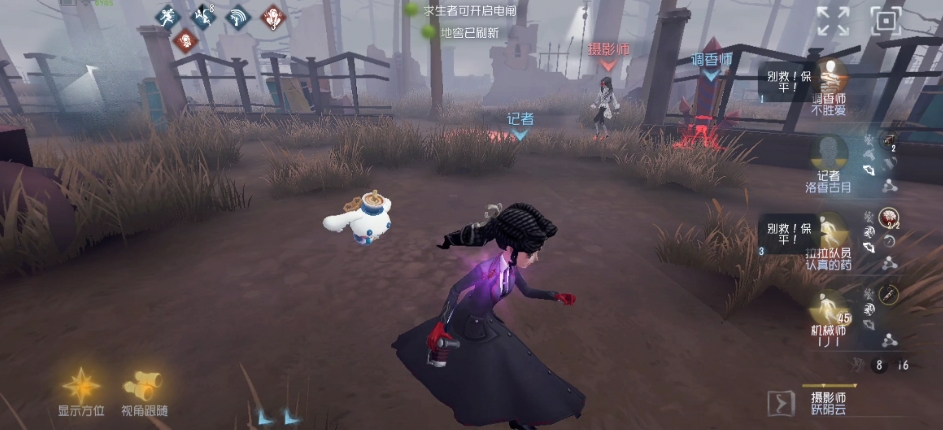Viewport: 943px width, 430px height.
Task: Select the 机械师 survivor portrait
Action: [828, 309]
